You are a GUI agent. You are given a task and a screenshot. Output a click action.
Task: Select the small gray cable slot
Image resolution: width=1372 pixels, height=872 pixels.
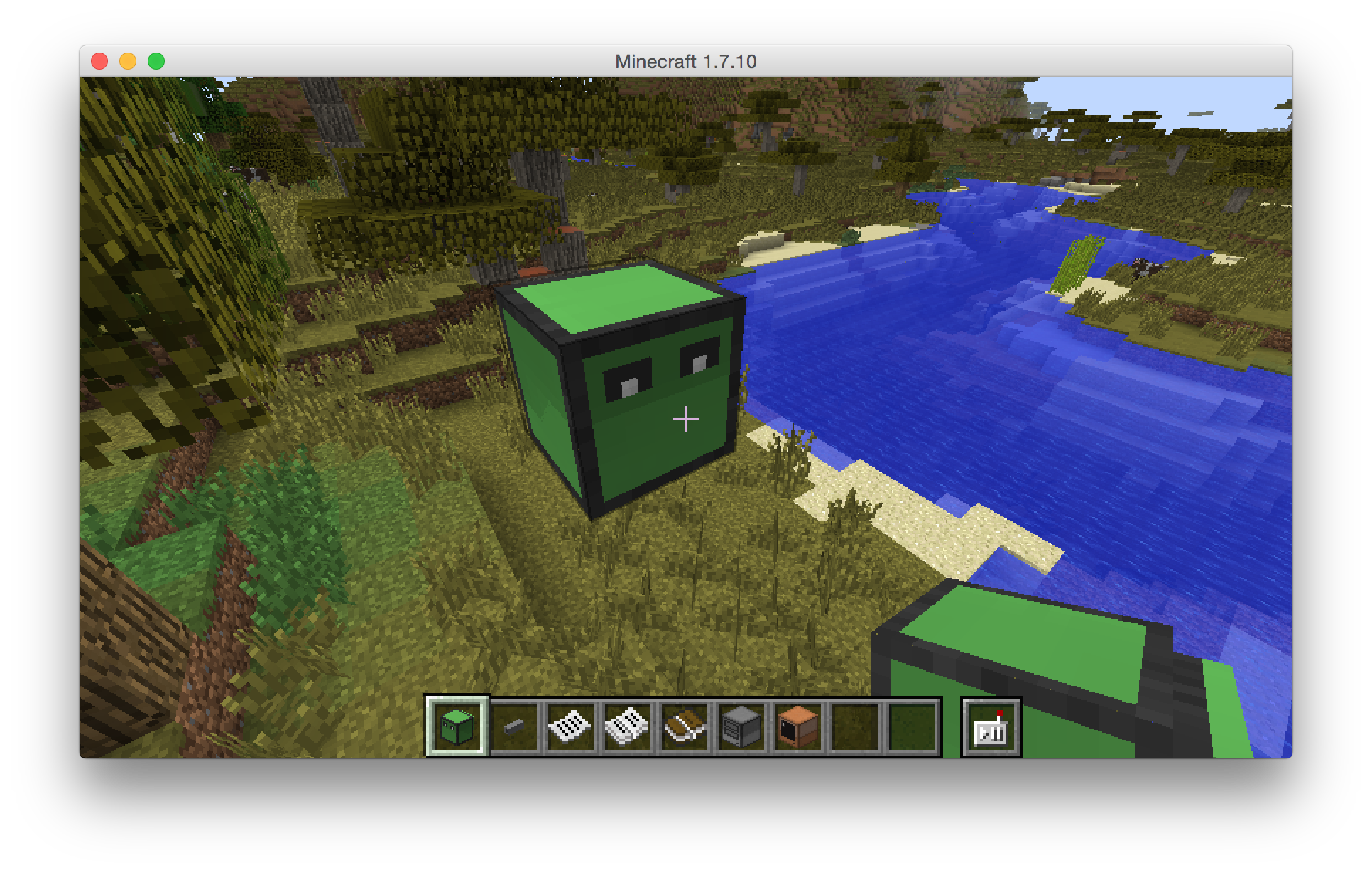(514, 726)
